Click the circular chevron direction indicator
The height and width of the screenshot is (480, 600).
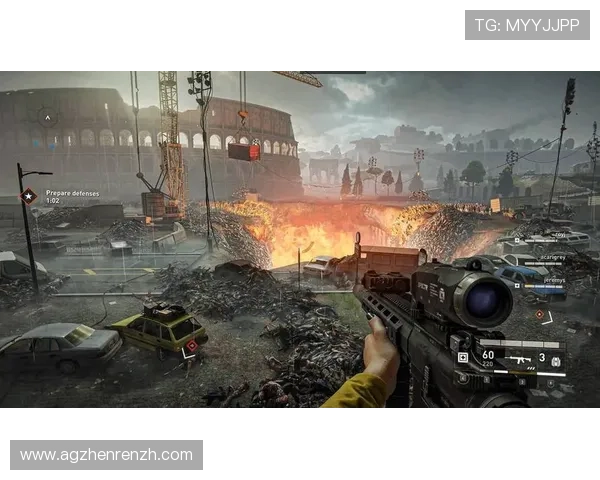45,118
